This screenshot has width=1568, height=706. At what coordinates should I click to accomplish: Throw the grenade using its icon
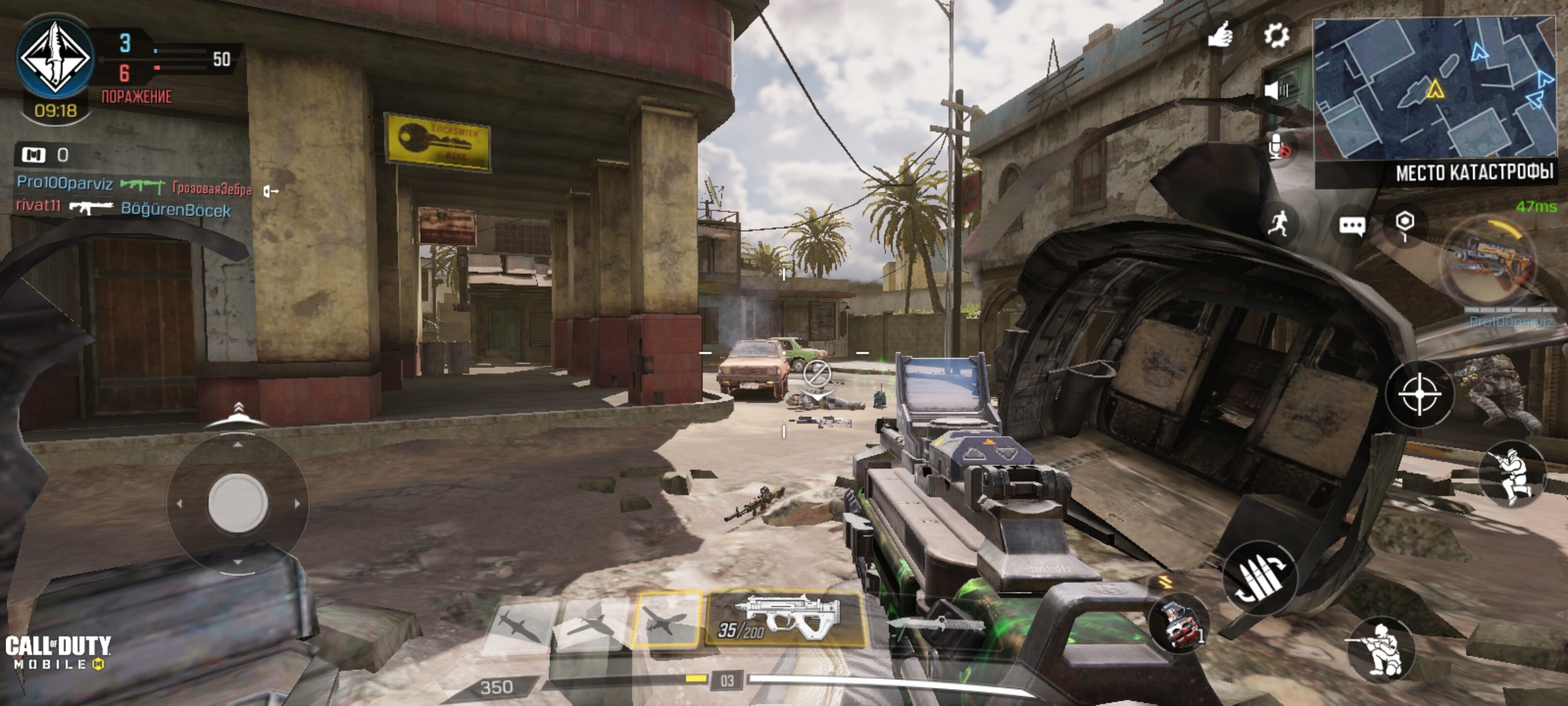[1180, 624]
